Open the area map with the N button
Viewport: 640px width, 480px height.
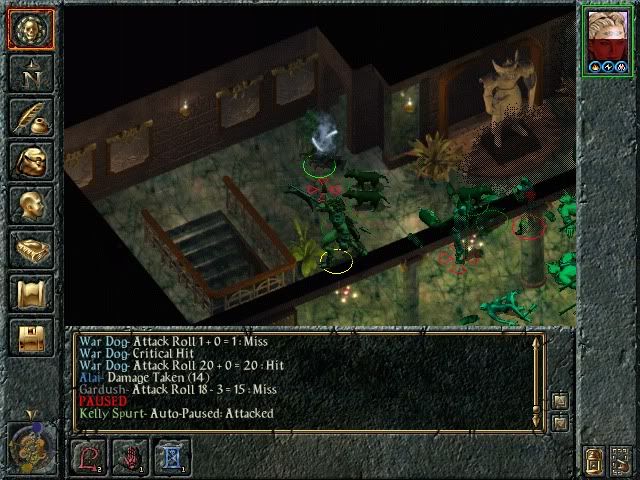(x=30, y=74)
